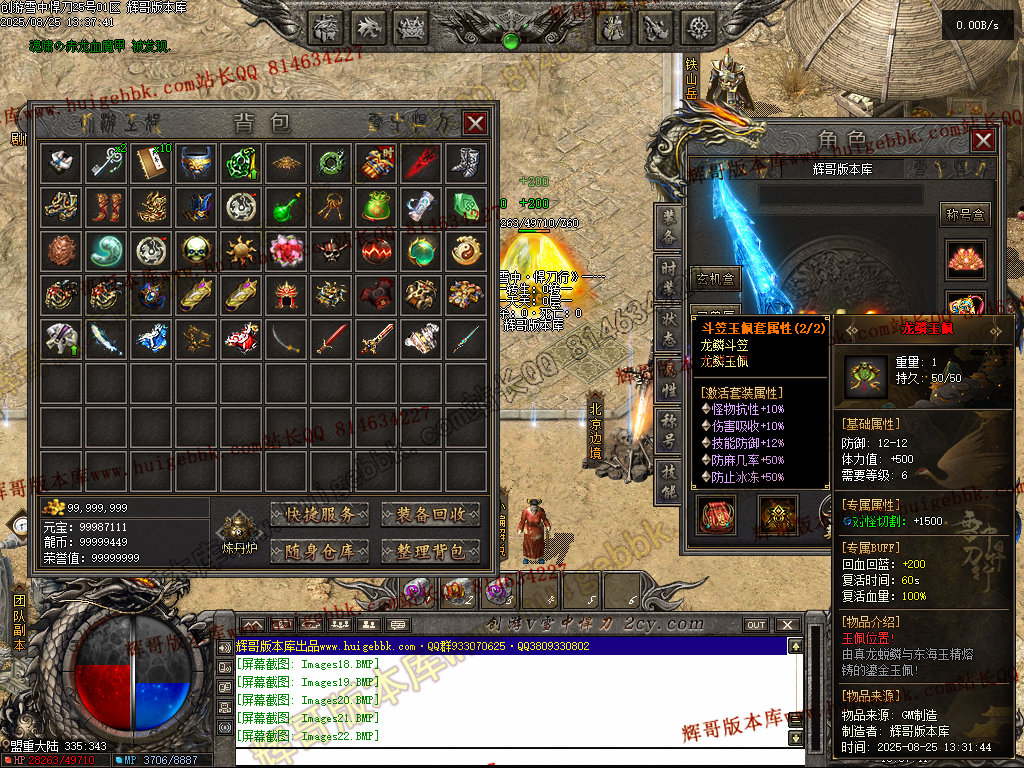Image resolution: width=1024 pixels, height=768 pixels.
Task: Close the 背包 backpack window
Action: 476,123
